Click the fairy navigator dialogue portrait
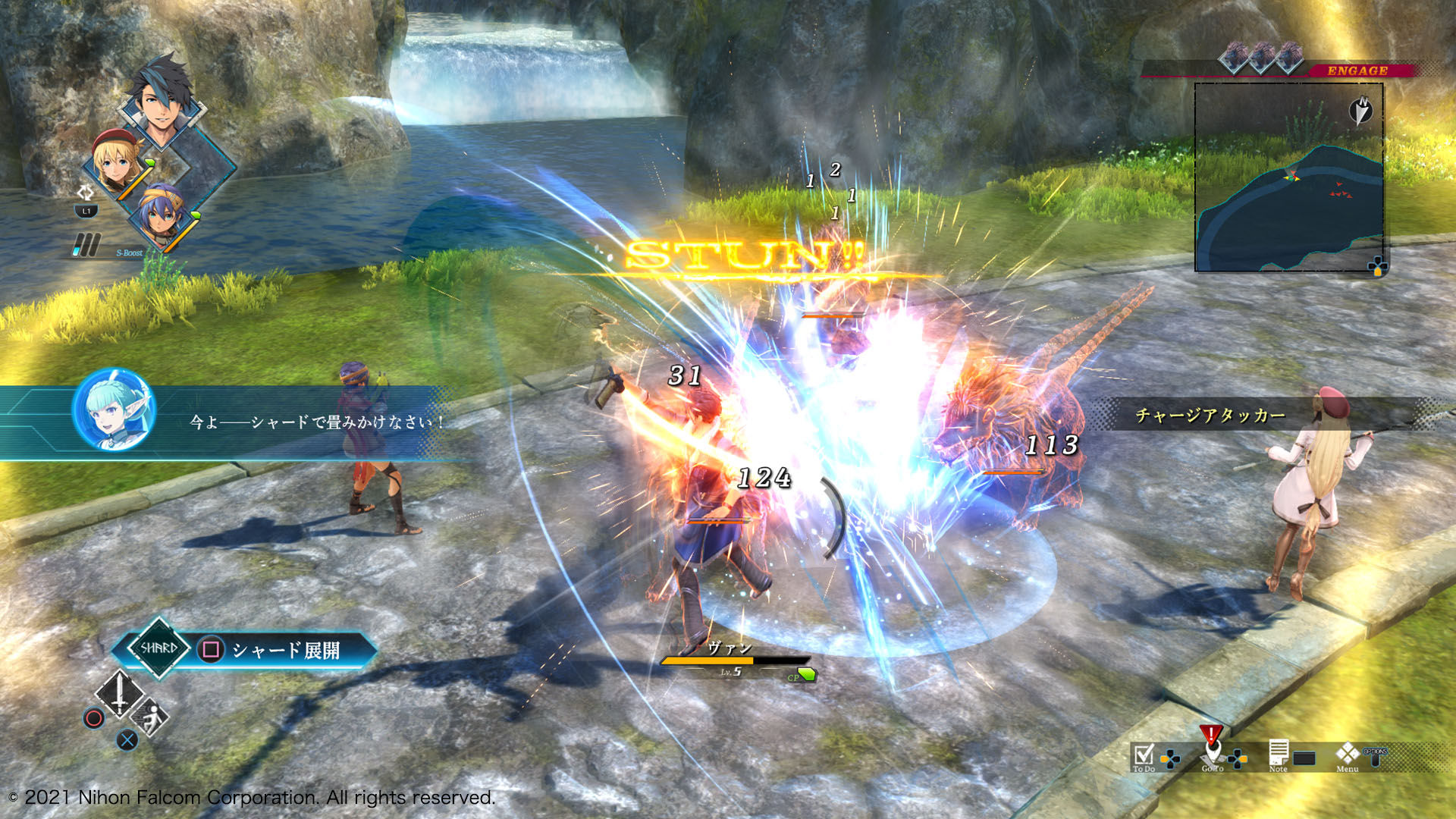1456x819 pixels. 114,410
